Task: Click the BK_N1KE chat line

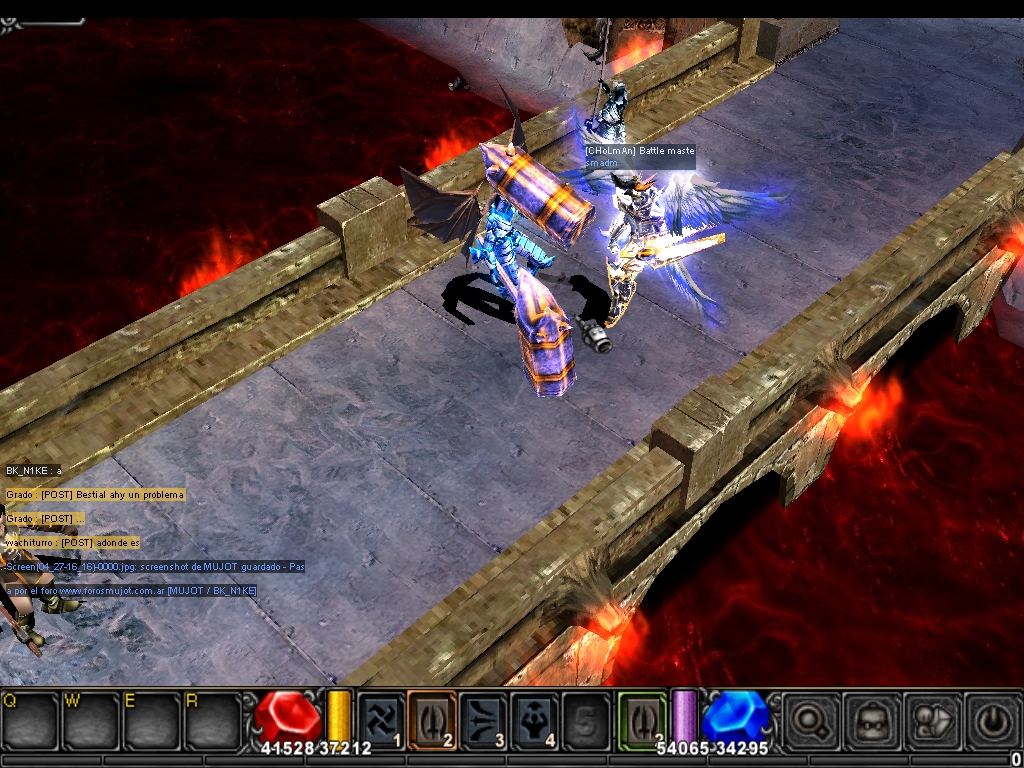Action: 34,470
